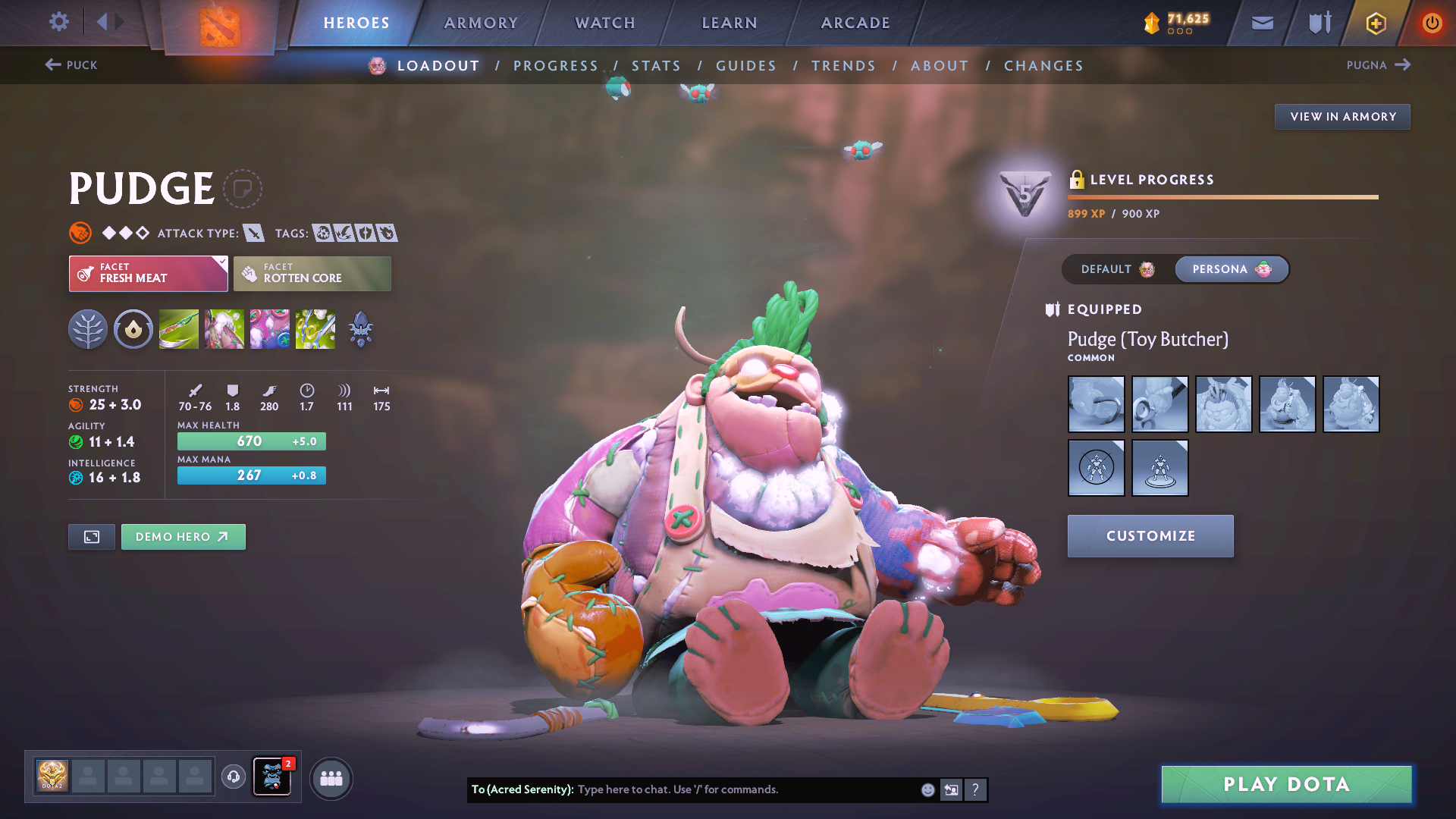Switch to the Trends sub-tab

(x=843, y=66)
